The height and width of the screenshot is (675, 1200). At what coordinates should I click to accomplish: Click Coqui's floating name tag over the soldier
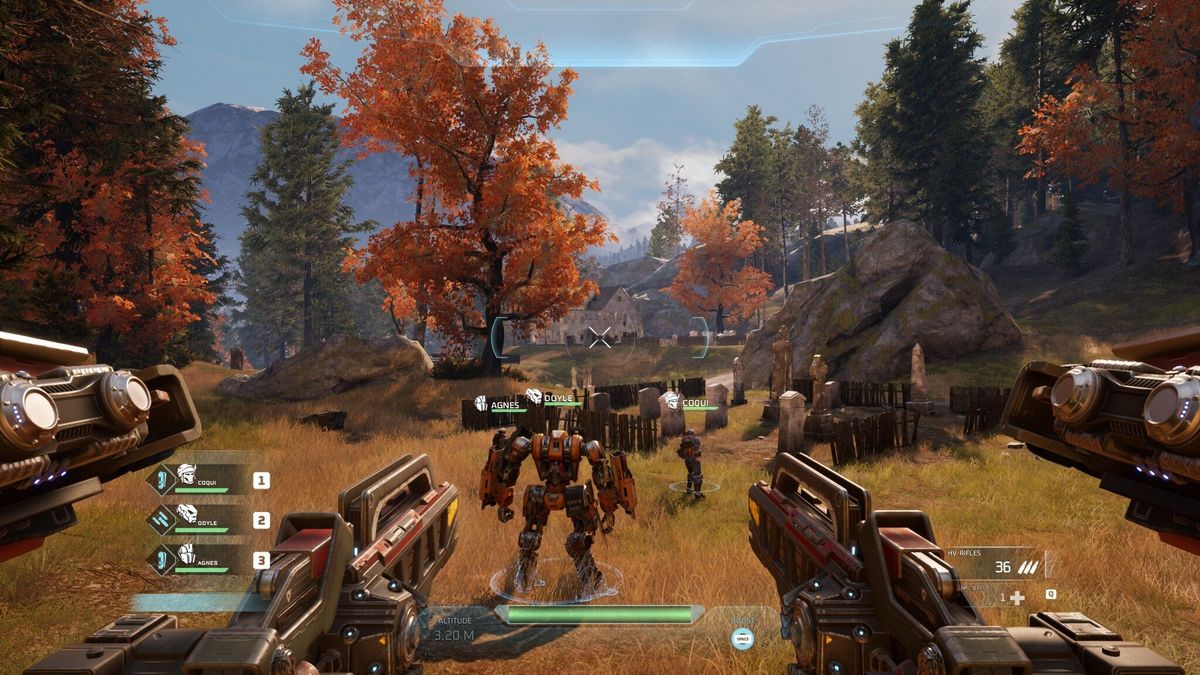692,402
